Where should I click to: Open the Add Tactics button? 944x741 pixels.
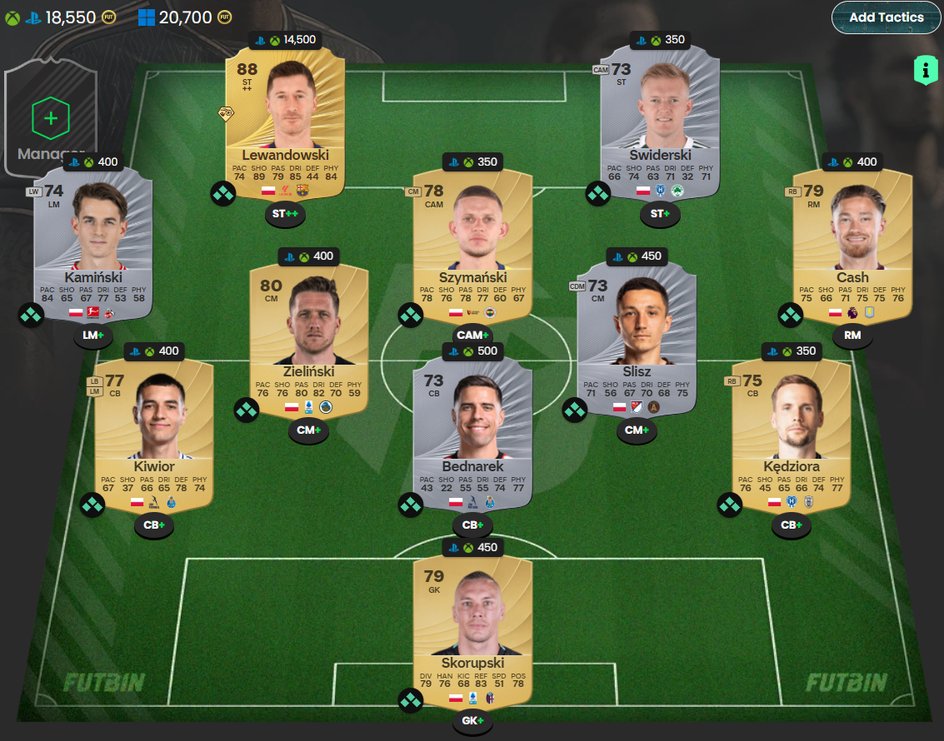(886, 17)
